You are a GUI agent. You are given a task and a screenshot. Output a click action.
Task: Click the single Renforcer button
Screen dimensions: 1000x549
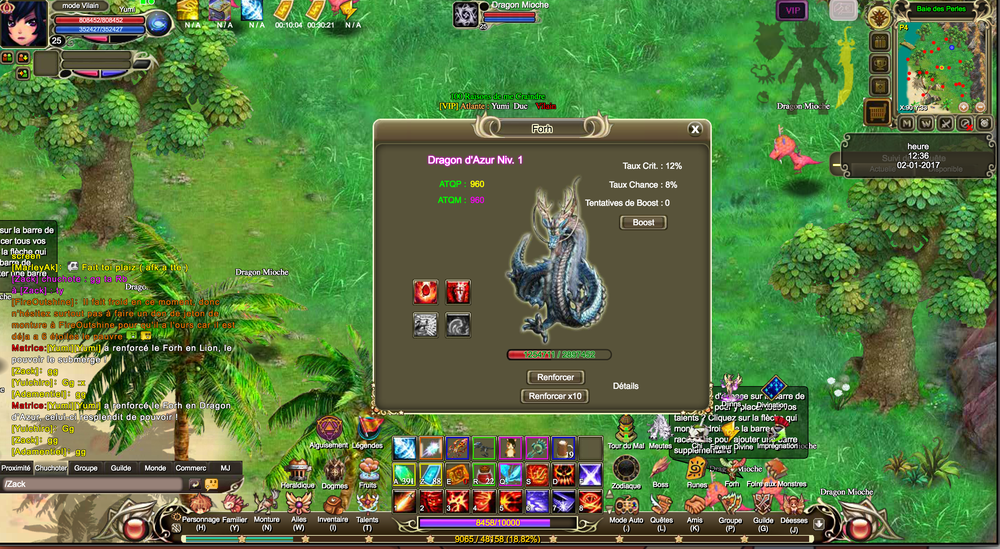[x=555, y=377]
